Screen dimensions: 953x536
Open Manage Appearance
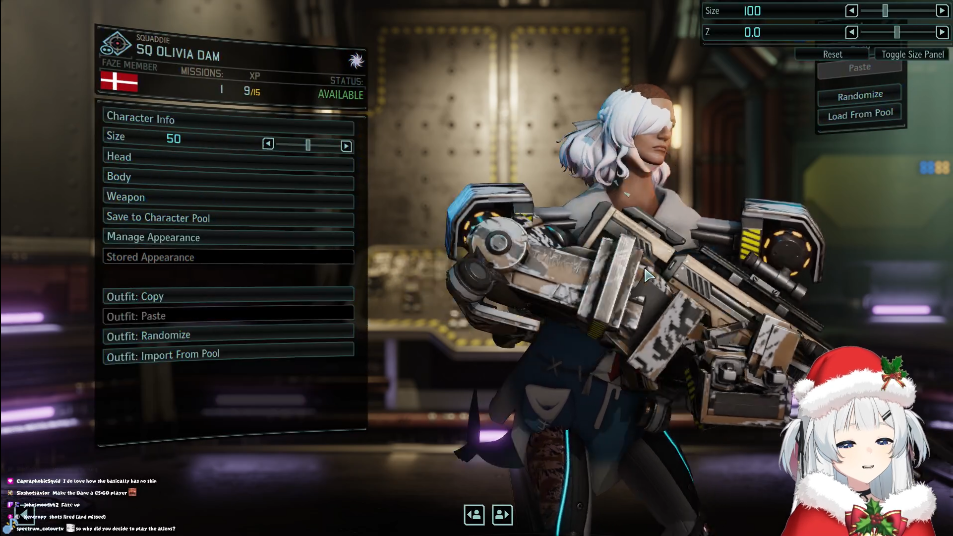pos(228,237)
